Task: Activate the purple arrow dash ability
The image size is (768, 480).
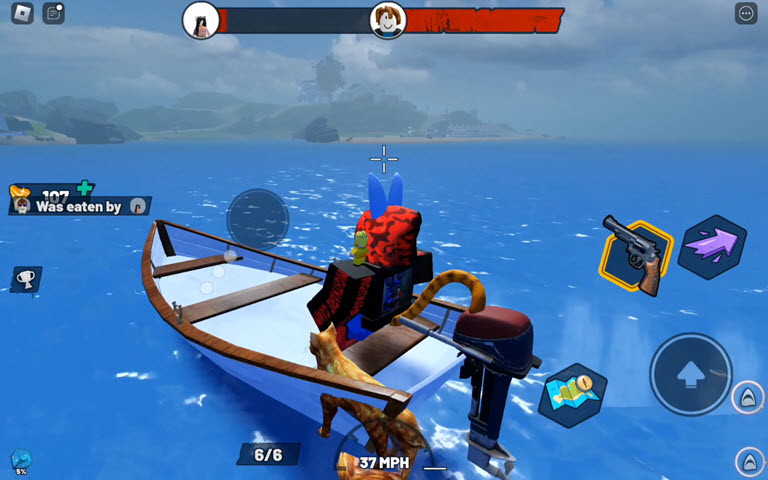Action: click(712, 244)
